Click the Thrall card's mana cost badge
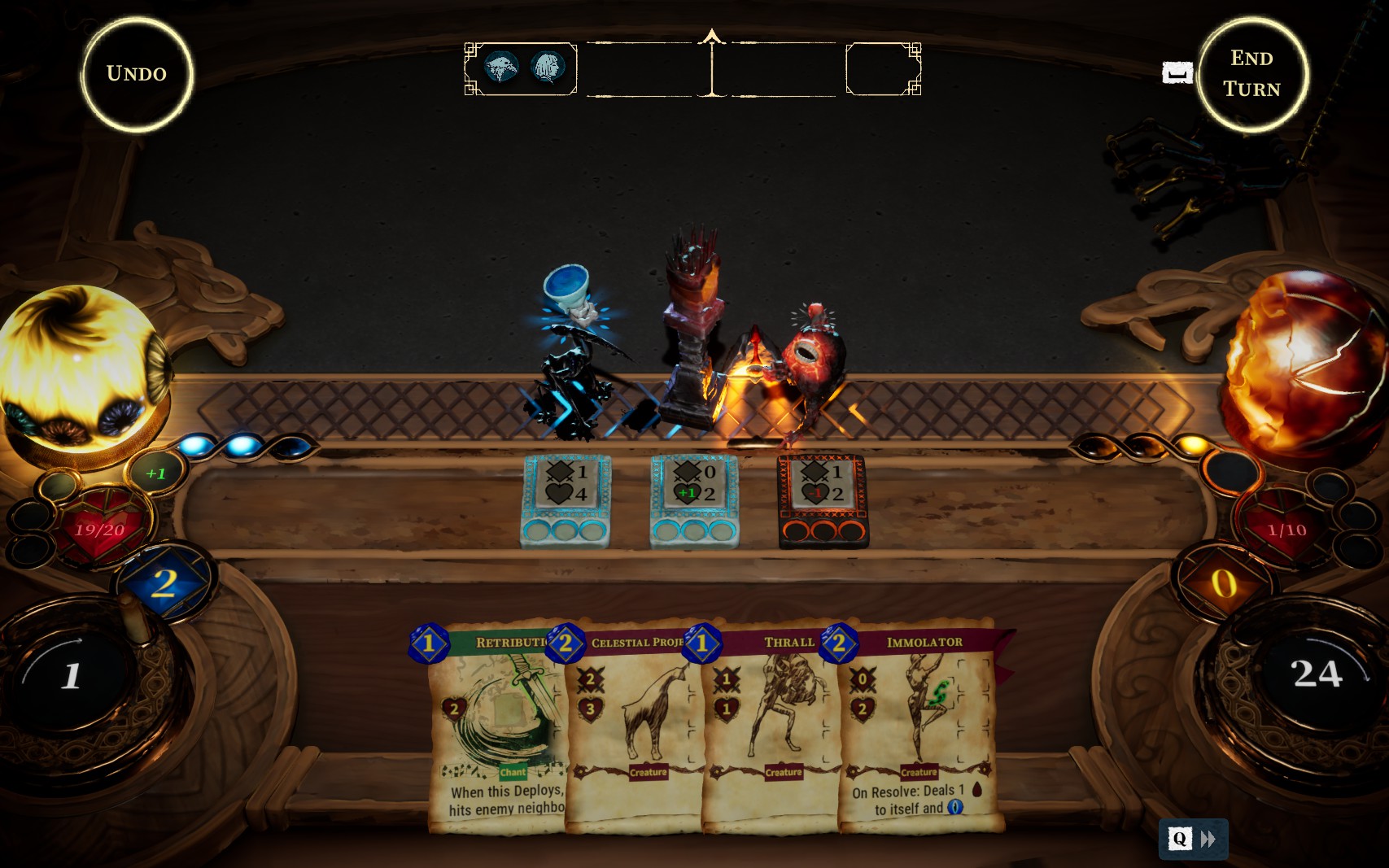The width and height of the screenshot is (1389, 868). (x=701, y=643)
